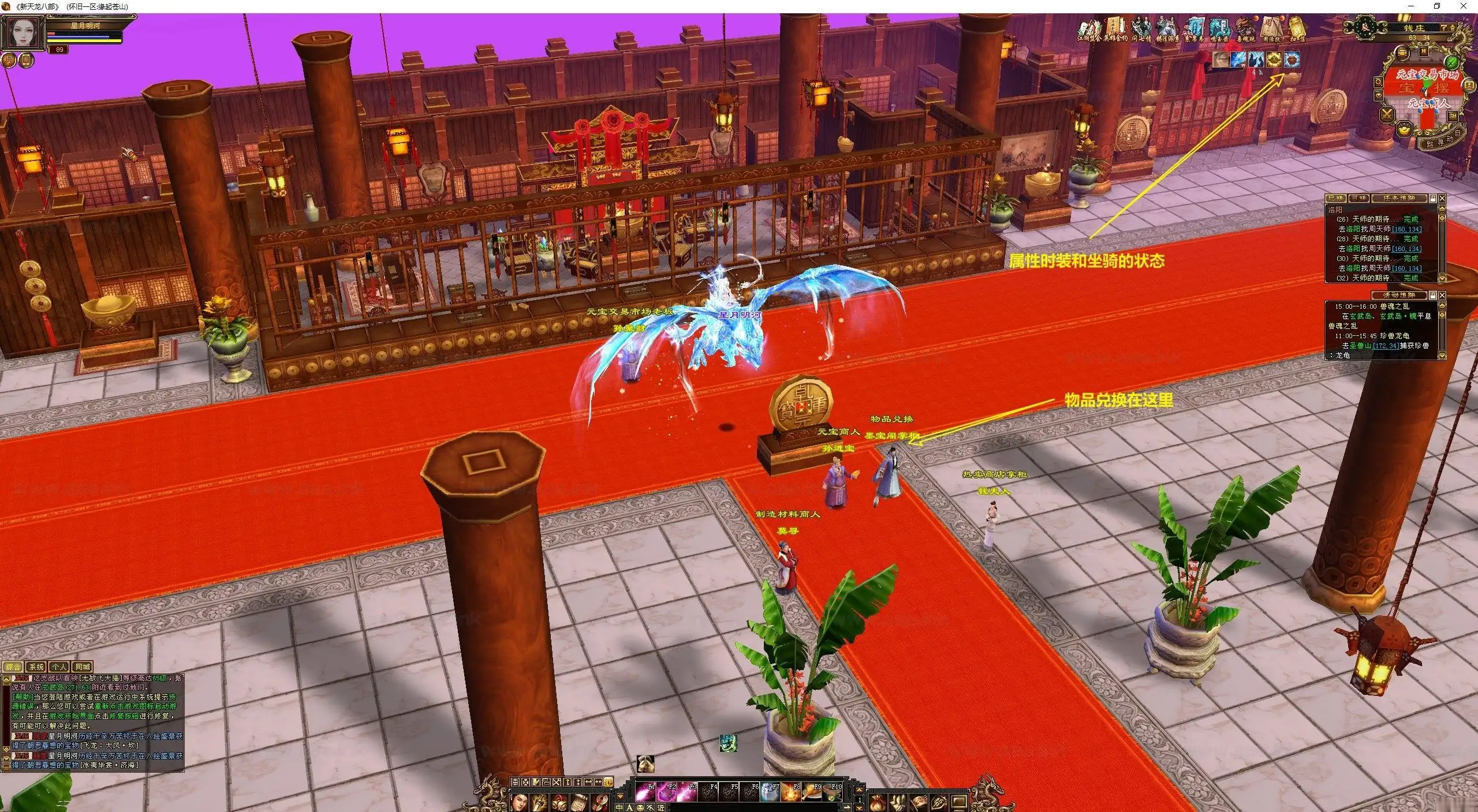The width and height of the screenshot is (1478, 812).
Task: Switch to the 同城 chat tab
Action: click(x=83, y=667)
